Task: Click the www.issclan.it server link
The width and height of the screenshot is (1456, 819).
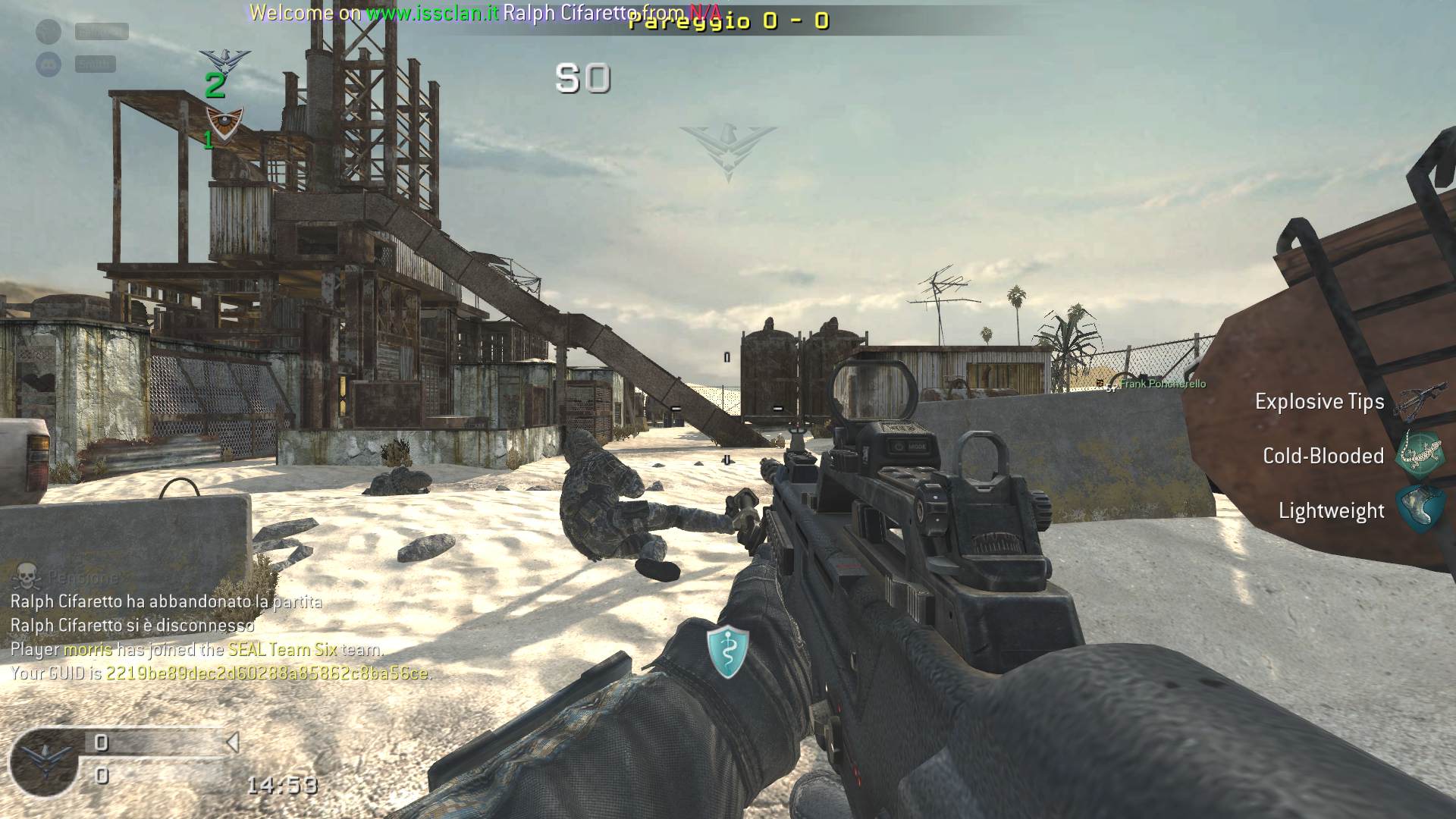Action: pyautogui.click(x=432, y=13)
